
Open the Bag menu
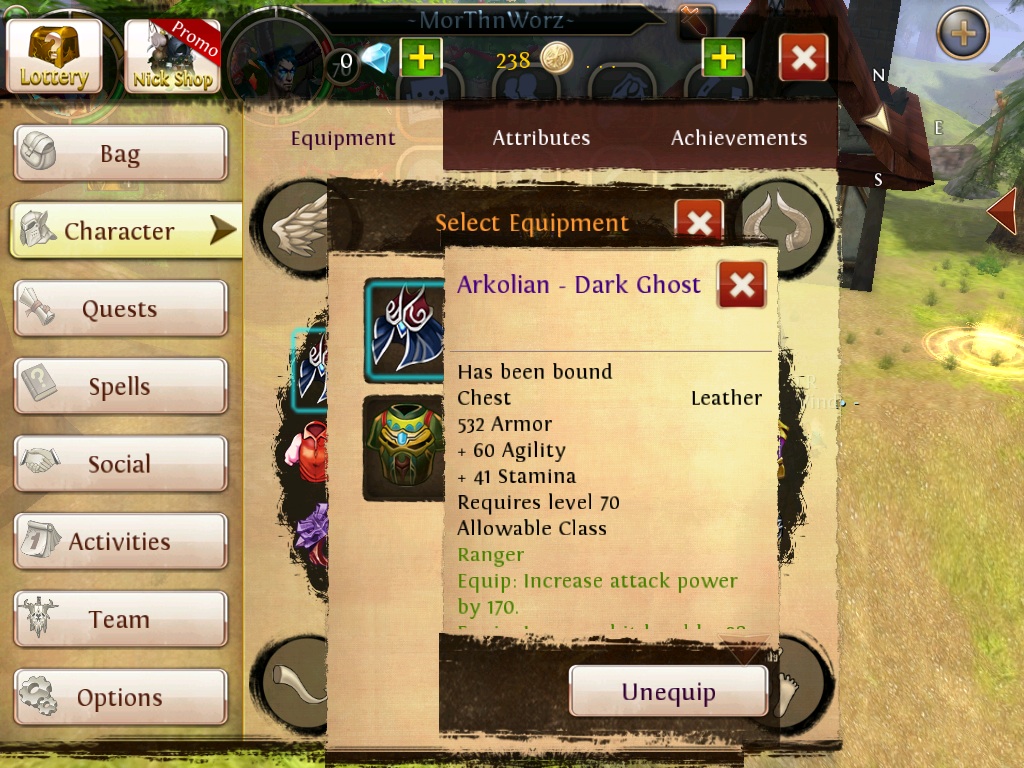pyautogui.click(x=120, y=154)
